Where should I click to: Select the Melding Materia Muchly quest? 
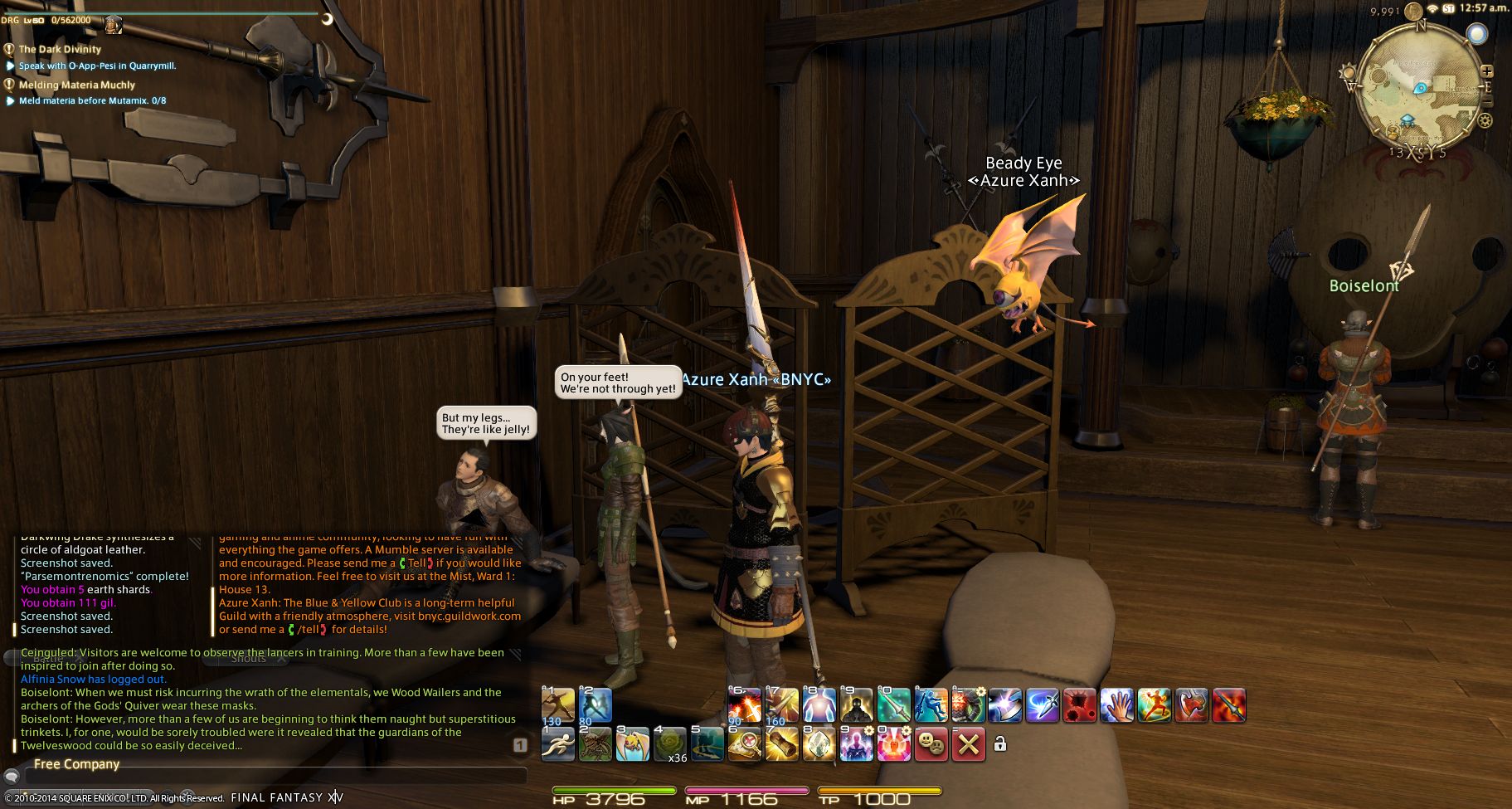pos(76,85)
